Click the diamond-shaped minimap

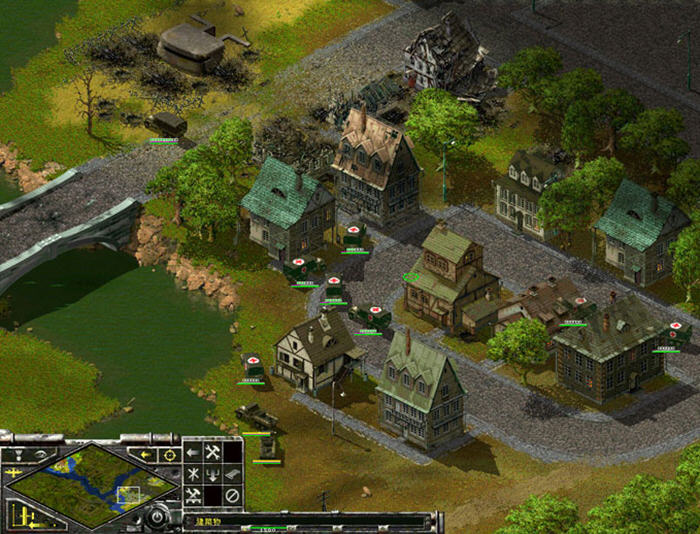click(x=92, y=485)
